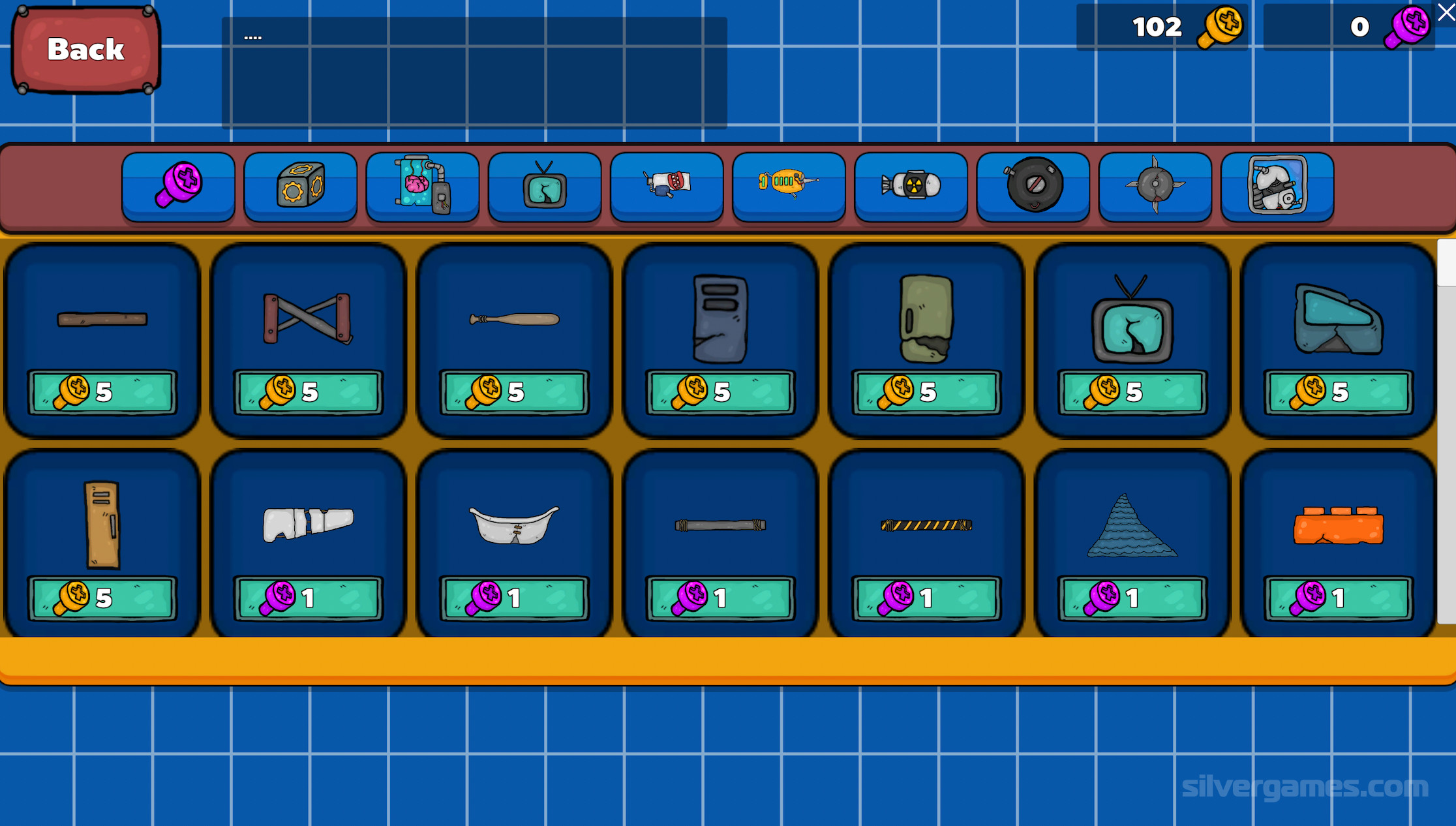Purchase the orange brick block item
The image size is (1456, 826).
[1338, 598]
